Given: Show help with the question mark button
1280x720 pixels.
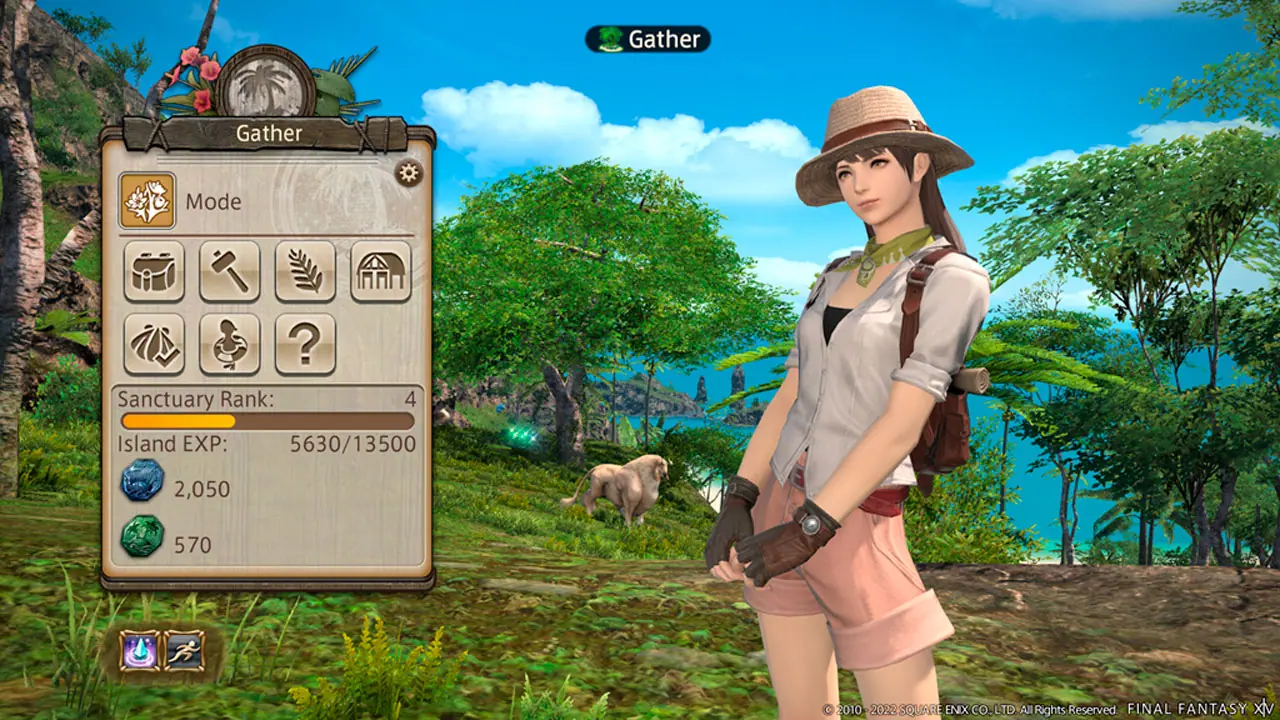Looking at the screenshot, I should tap(305, 344).
